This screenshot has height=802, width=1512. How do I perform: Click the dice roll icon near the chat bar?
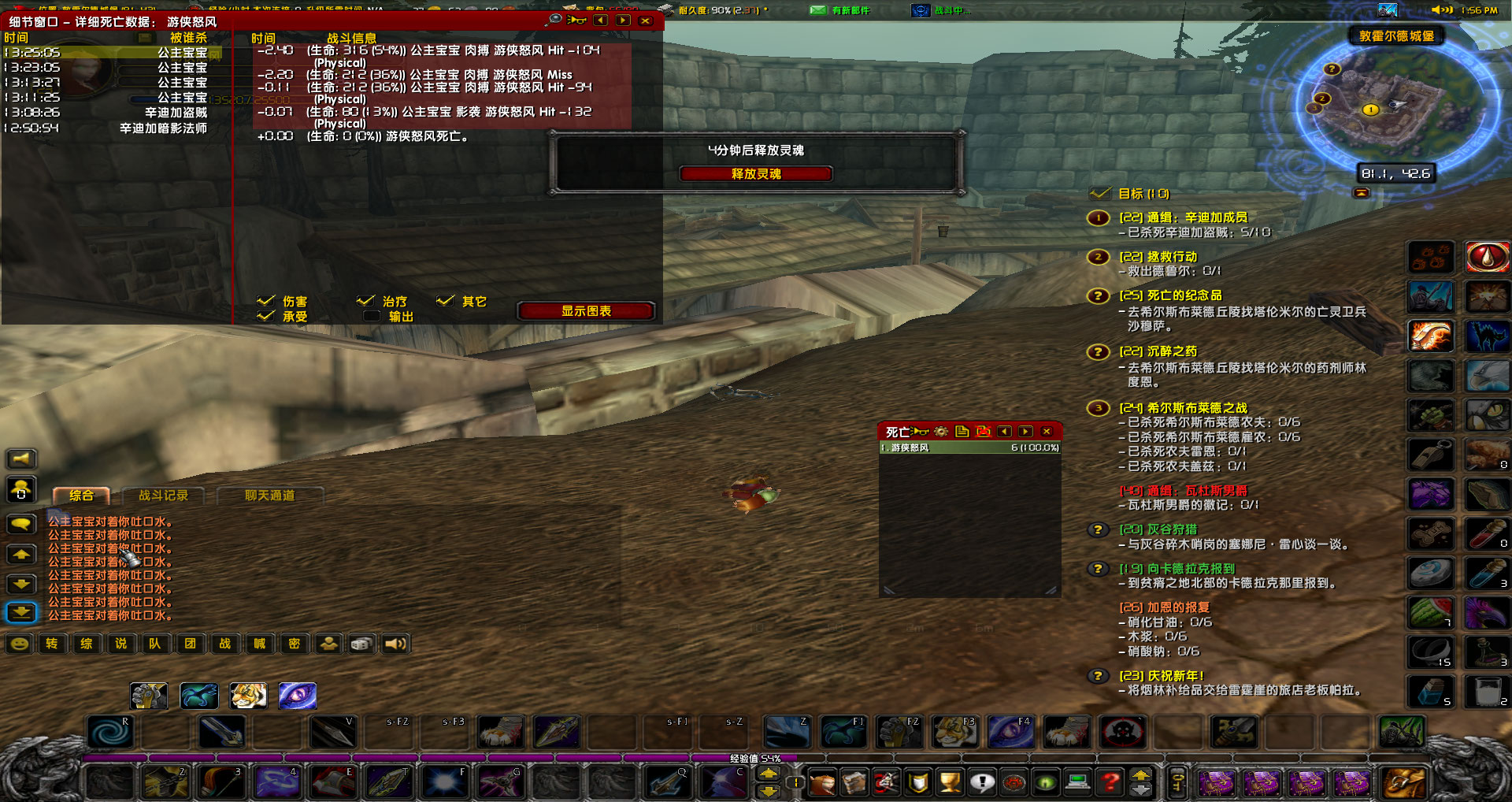(x=361, y=644)
